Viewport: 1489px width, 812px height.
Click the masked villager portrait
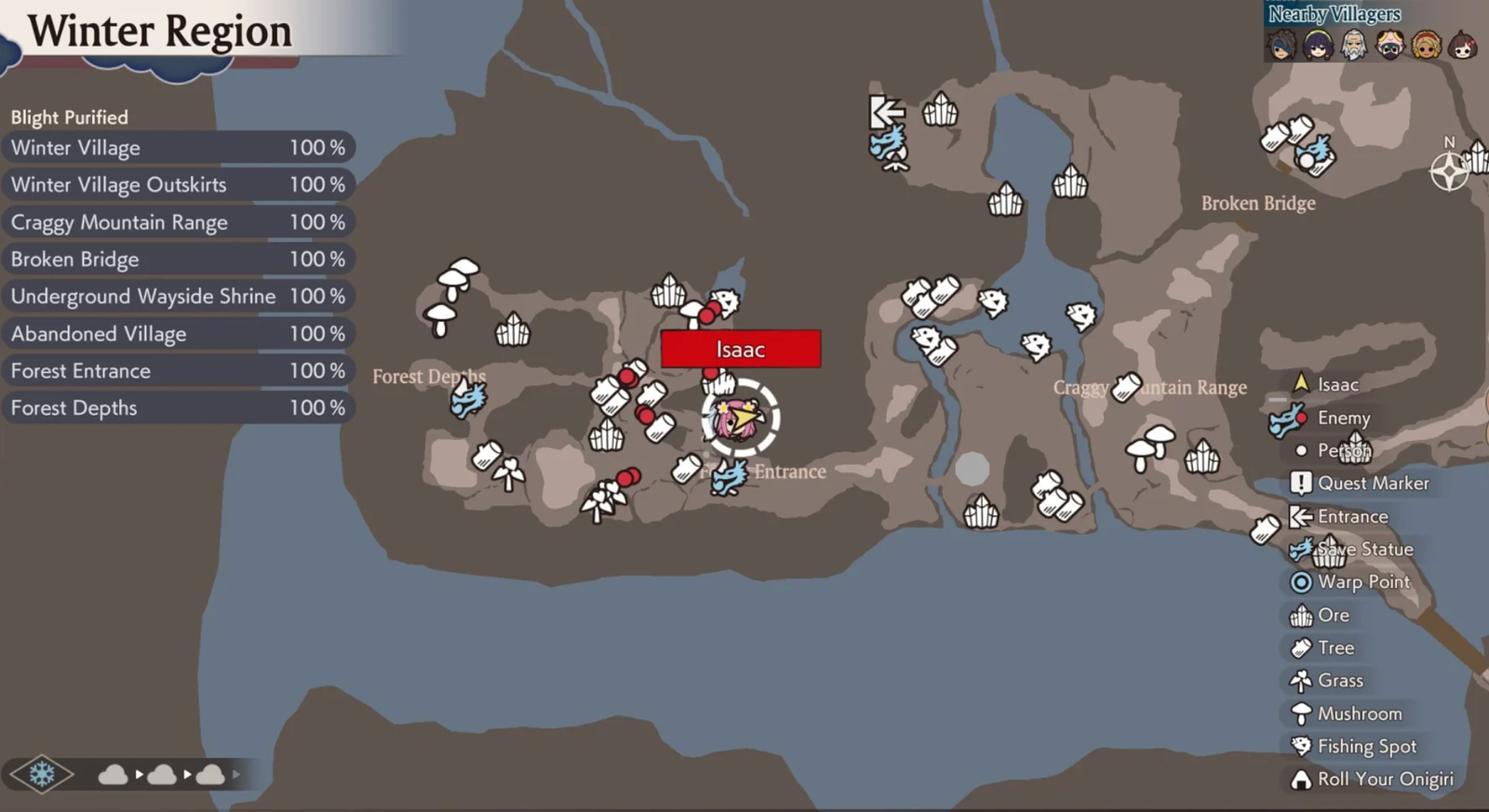click(1390, 45)
